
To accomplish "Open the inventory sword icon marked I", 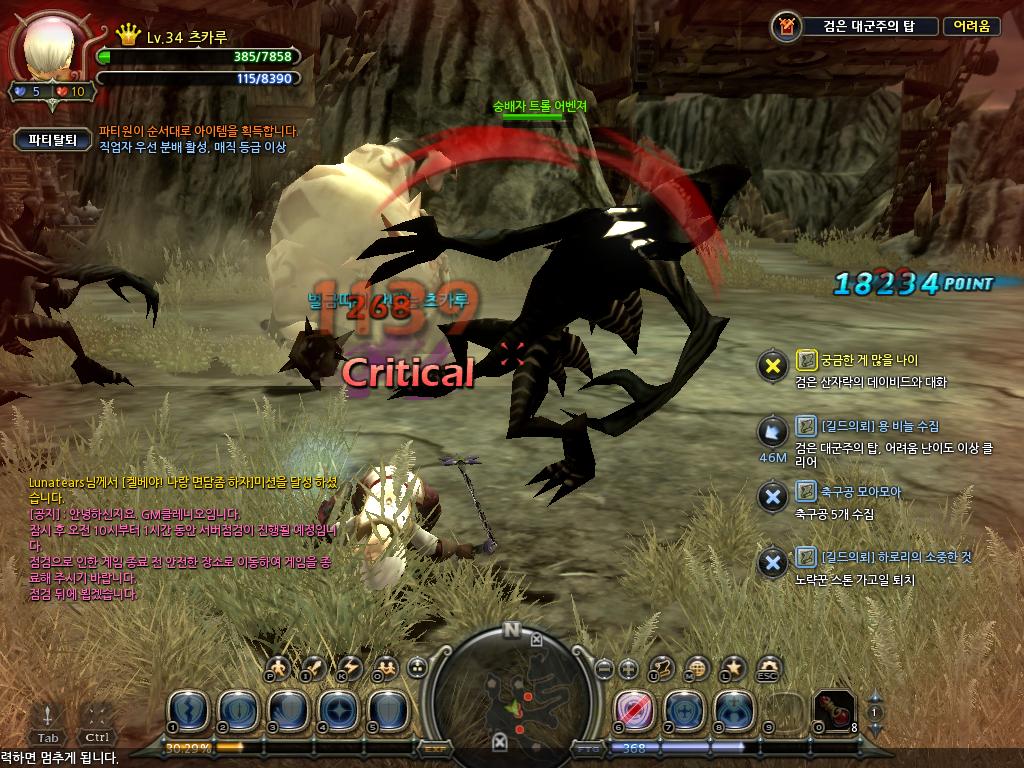I will click(x=314, y=668).
